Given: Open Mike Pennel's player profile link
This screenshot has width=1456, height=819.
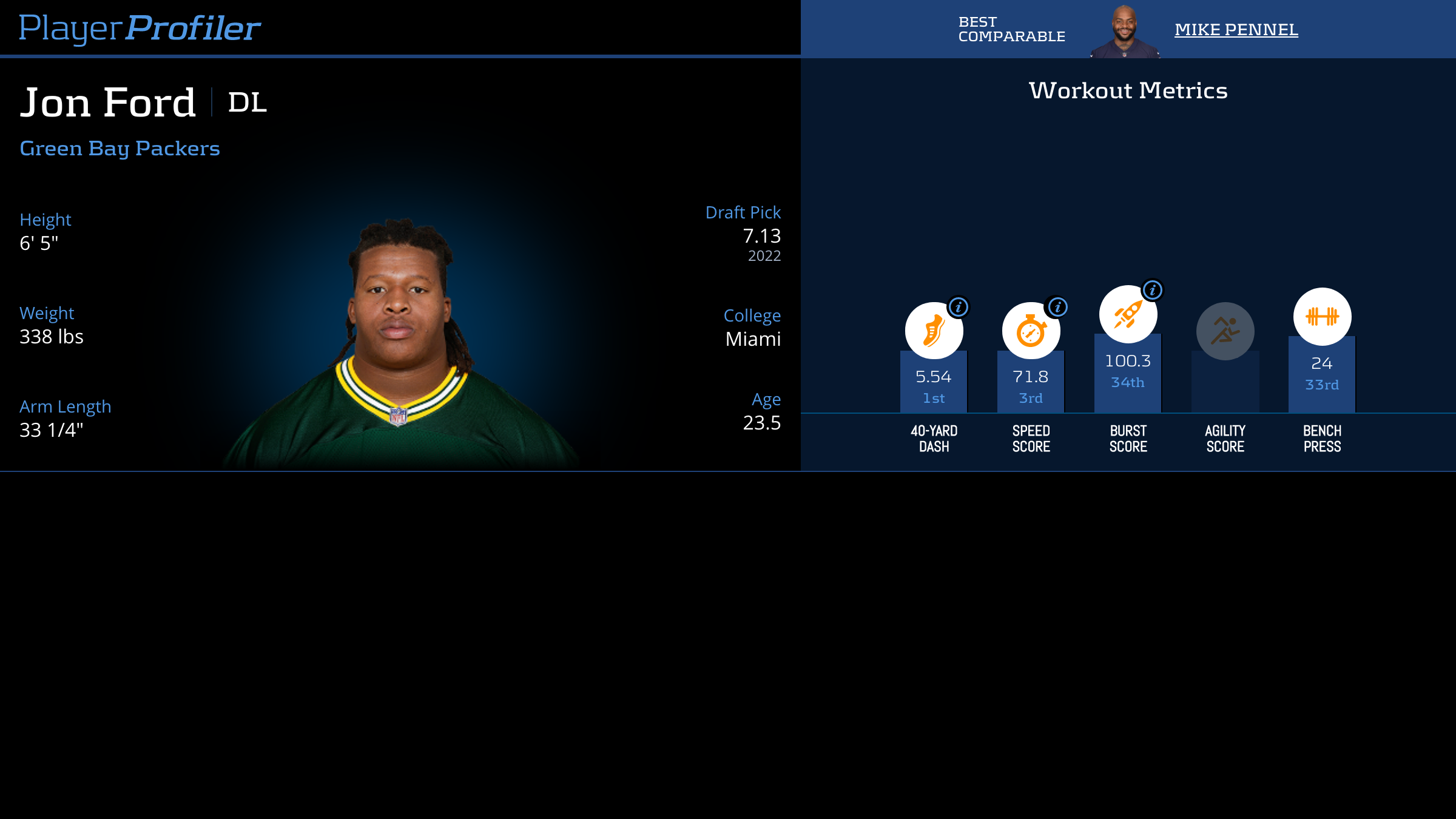Looking at the screenshot, I should pyautogui.click(x=1236, y=29).
